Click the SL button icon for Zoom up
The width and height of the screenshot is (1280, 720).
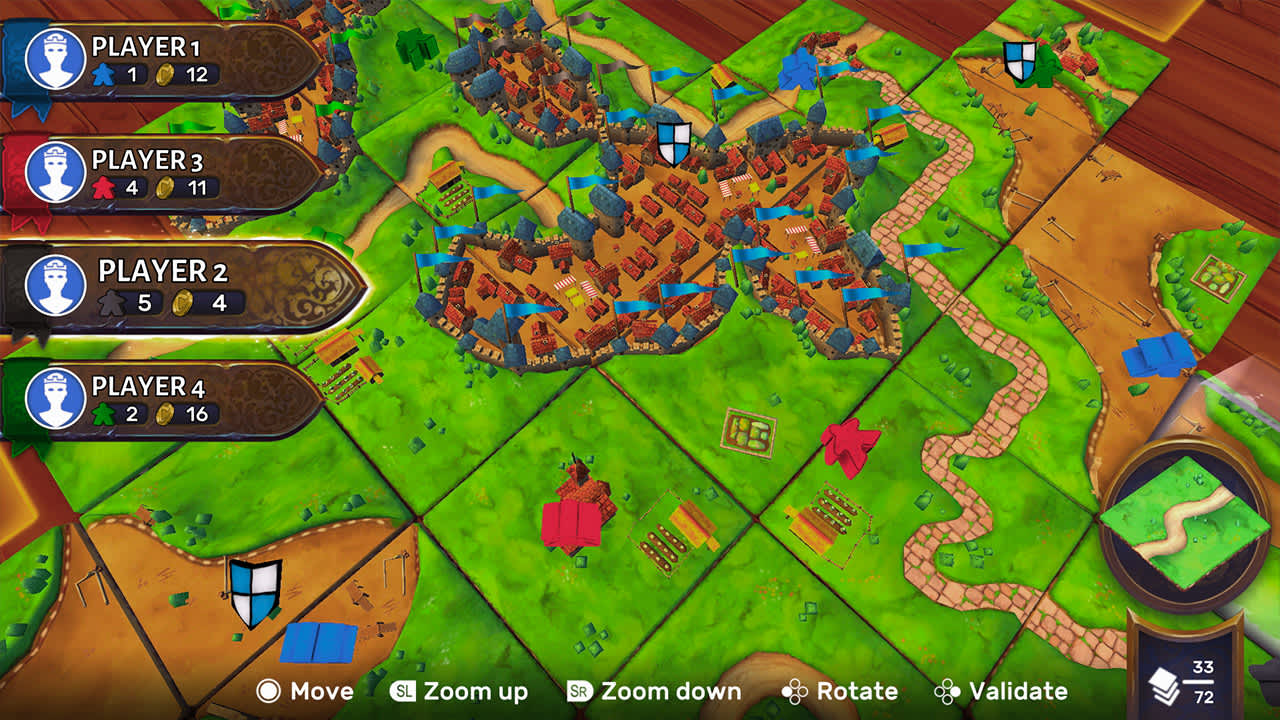pos(402,690)
